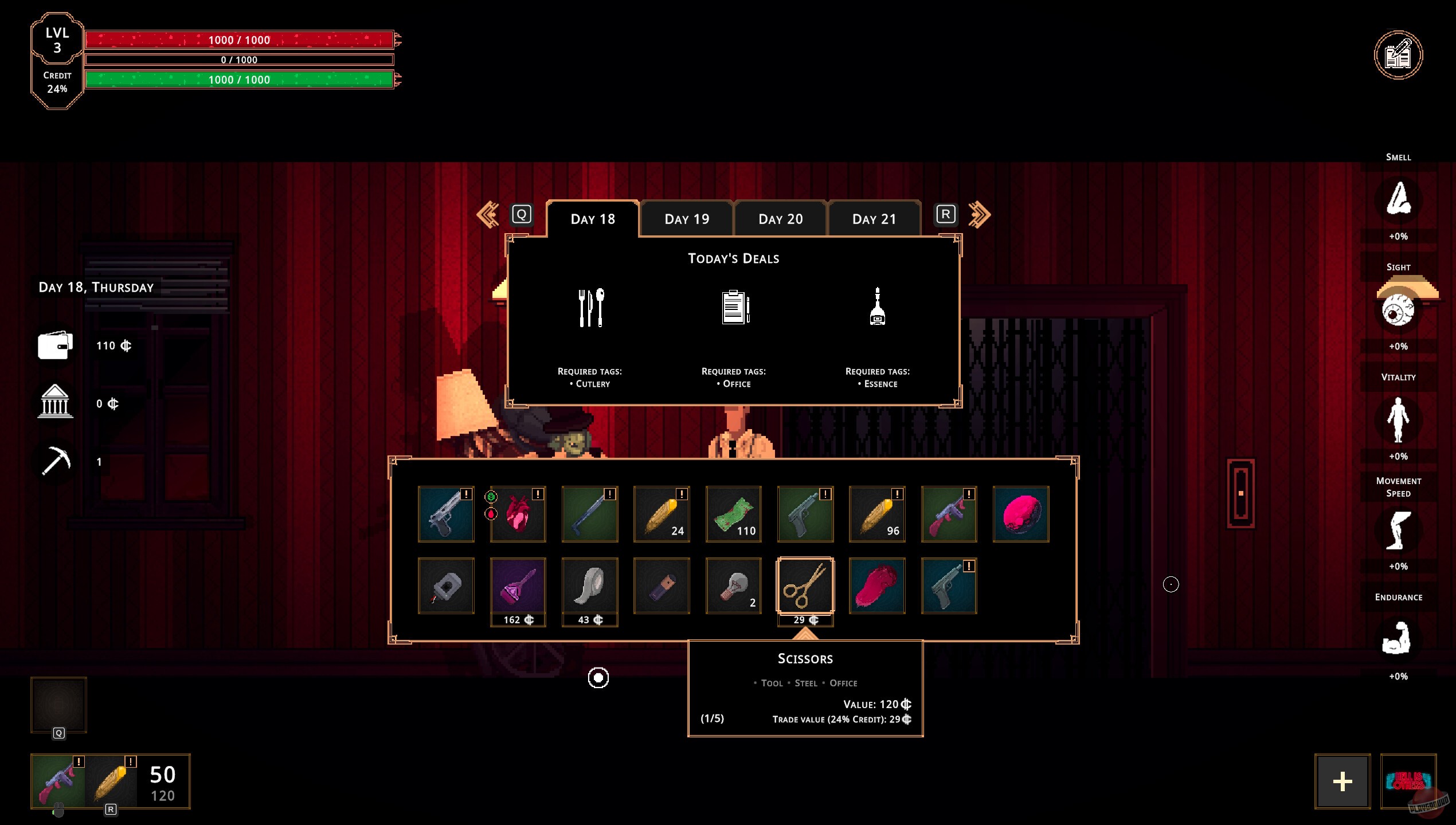The height and width of the screenshot is (825, 1456).
Task: Expand the Scissors tooltip arrow above its details
Action: coord(805,635)
